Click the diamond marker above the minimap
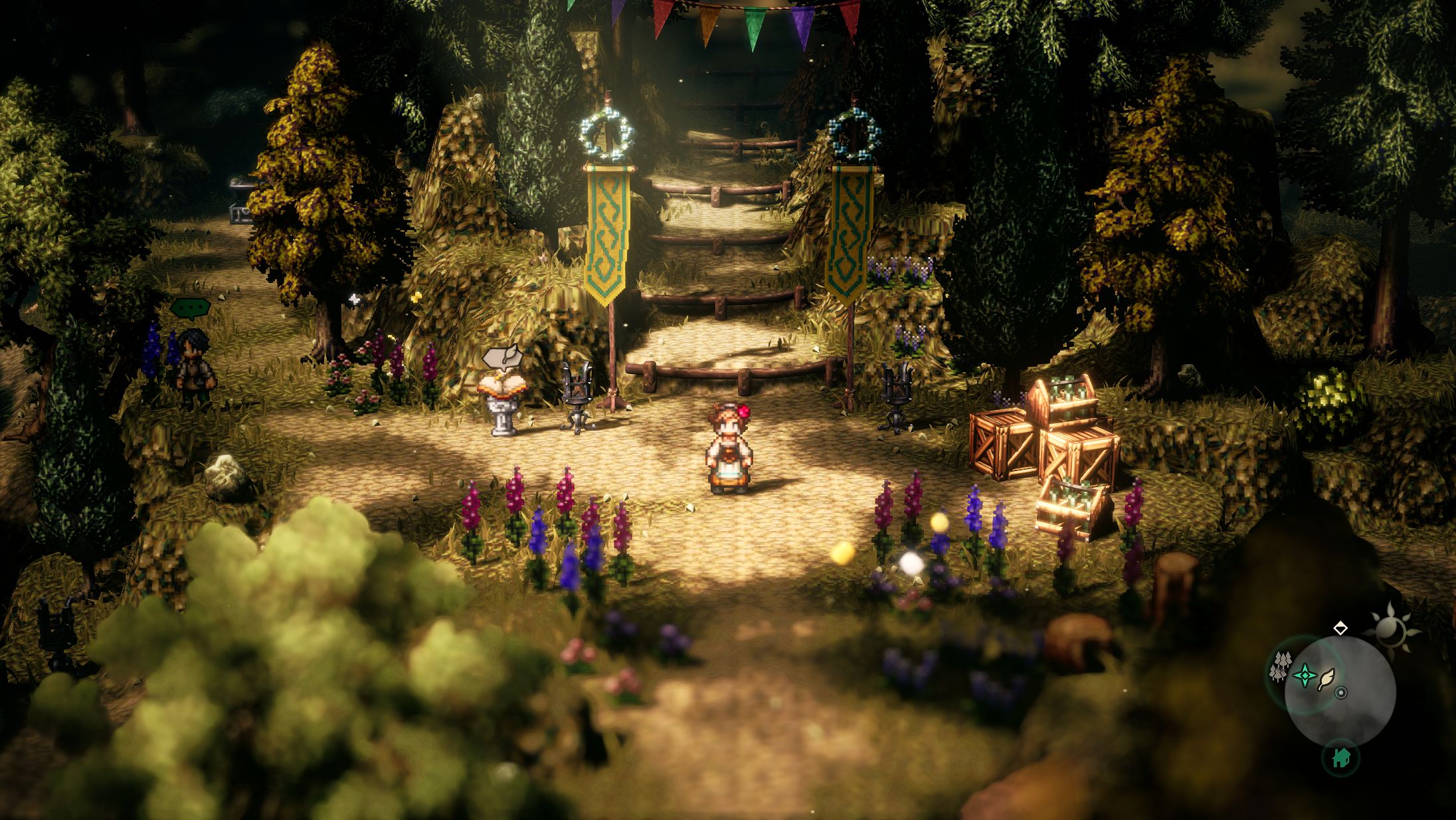The width and height of the screenshot is (1456, 820). click(1340, 628)
